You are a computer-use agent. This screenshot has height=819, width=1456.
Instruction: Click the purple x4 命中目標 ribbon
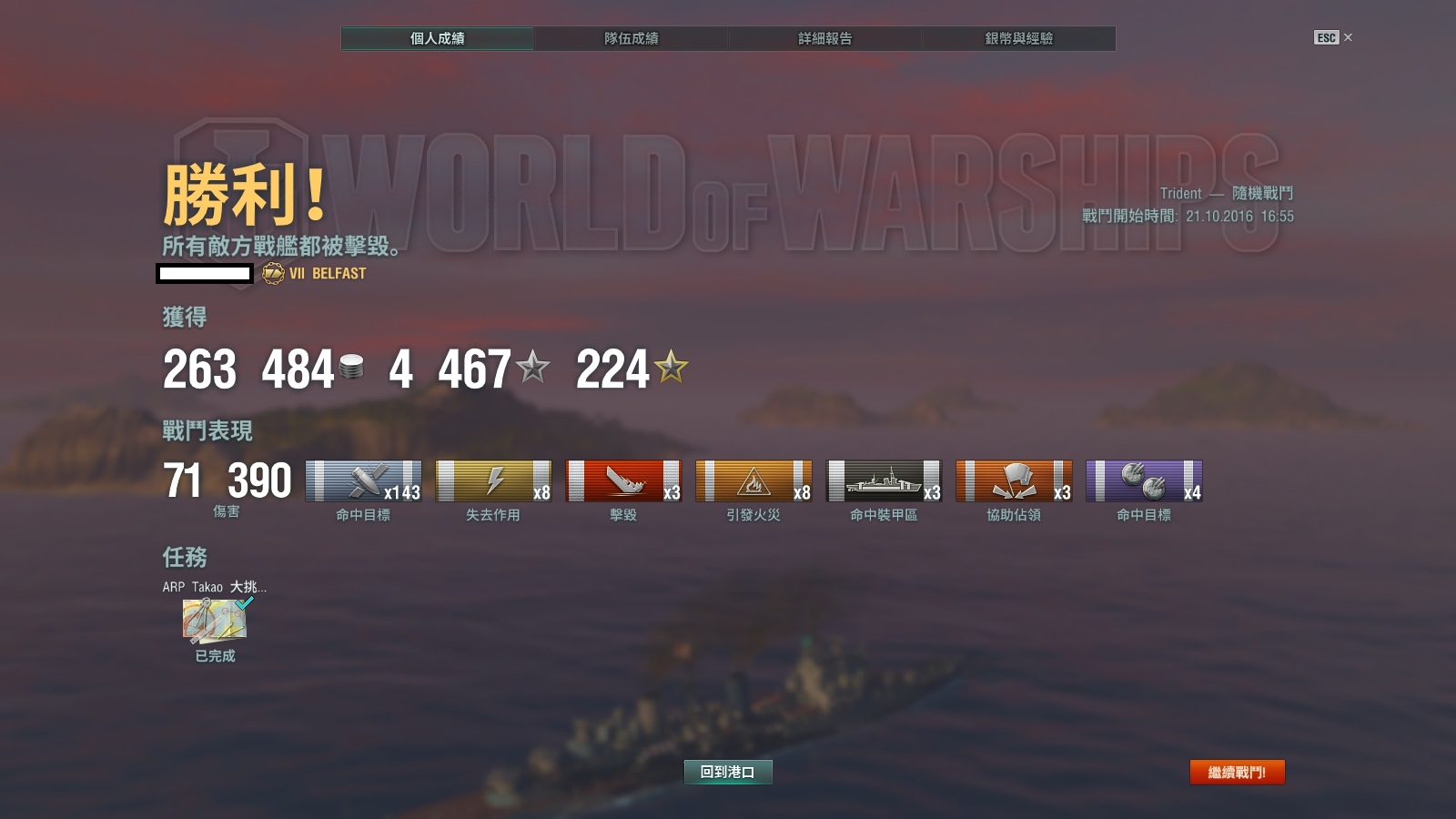(1144, 481)
